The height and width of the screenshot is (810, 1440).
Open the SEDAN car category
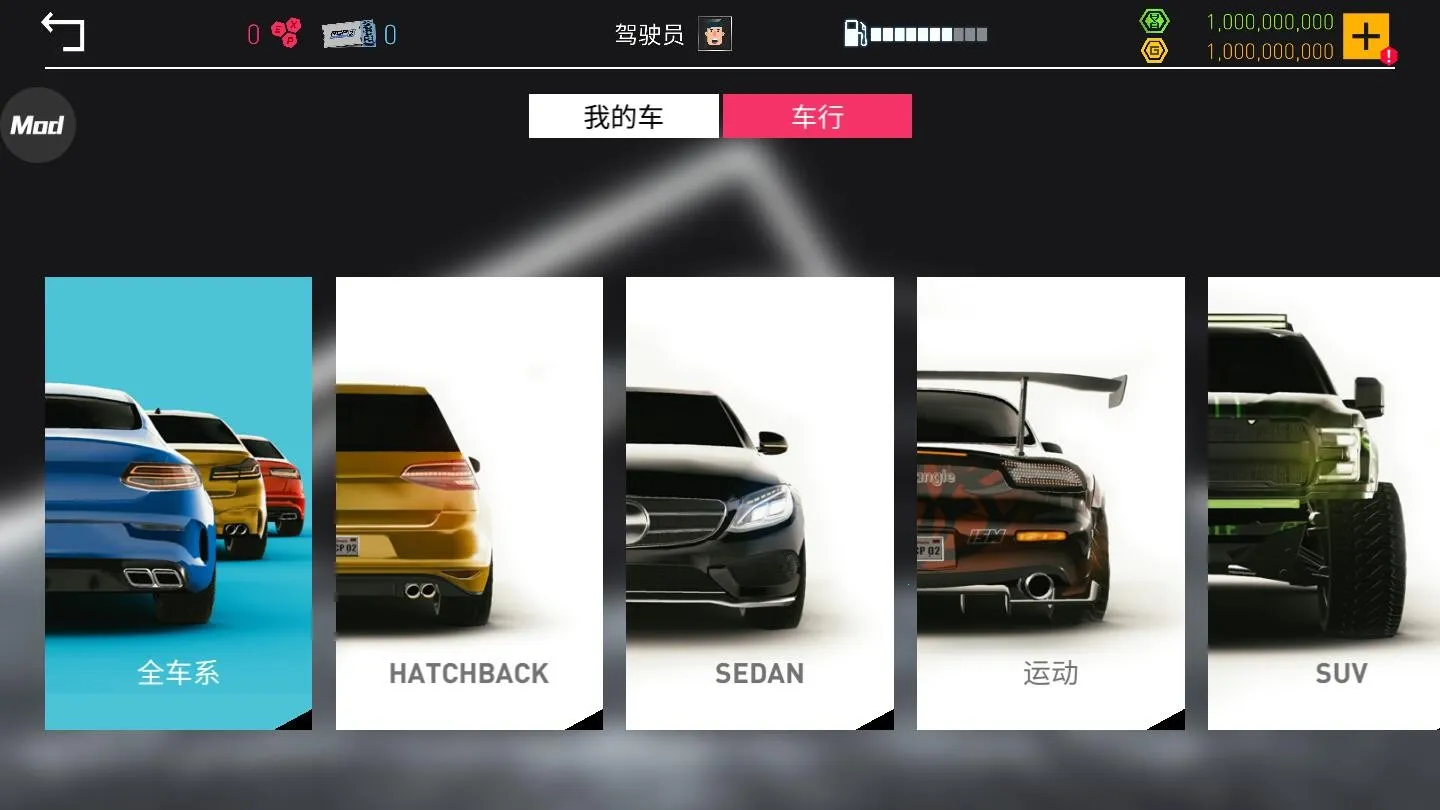759,502
